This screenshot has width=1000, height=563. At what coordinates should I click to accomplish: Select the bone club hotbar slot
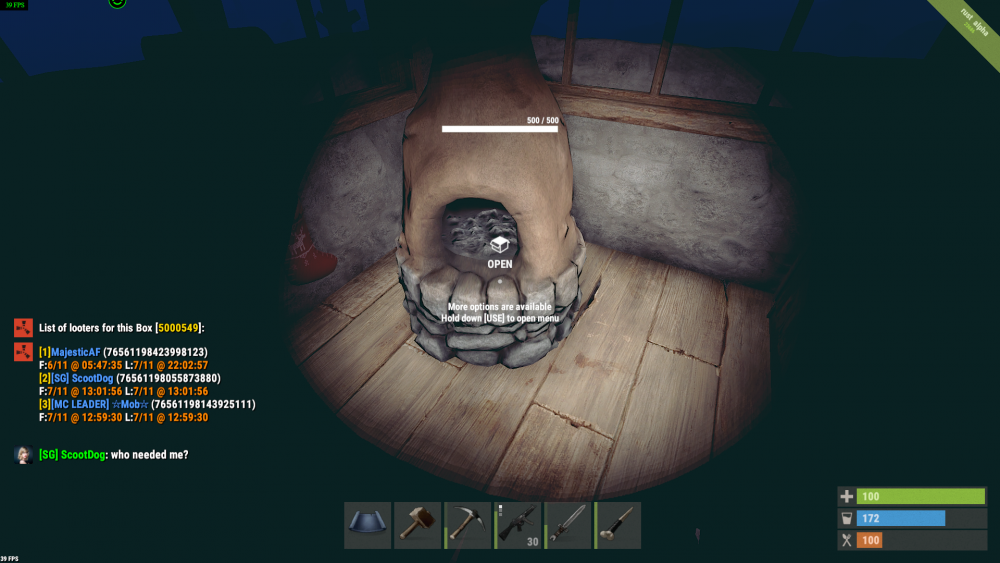tap(619, 525)
